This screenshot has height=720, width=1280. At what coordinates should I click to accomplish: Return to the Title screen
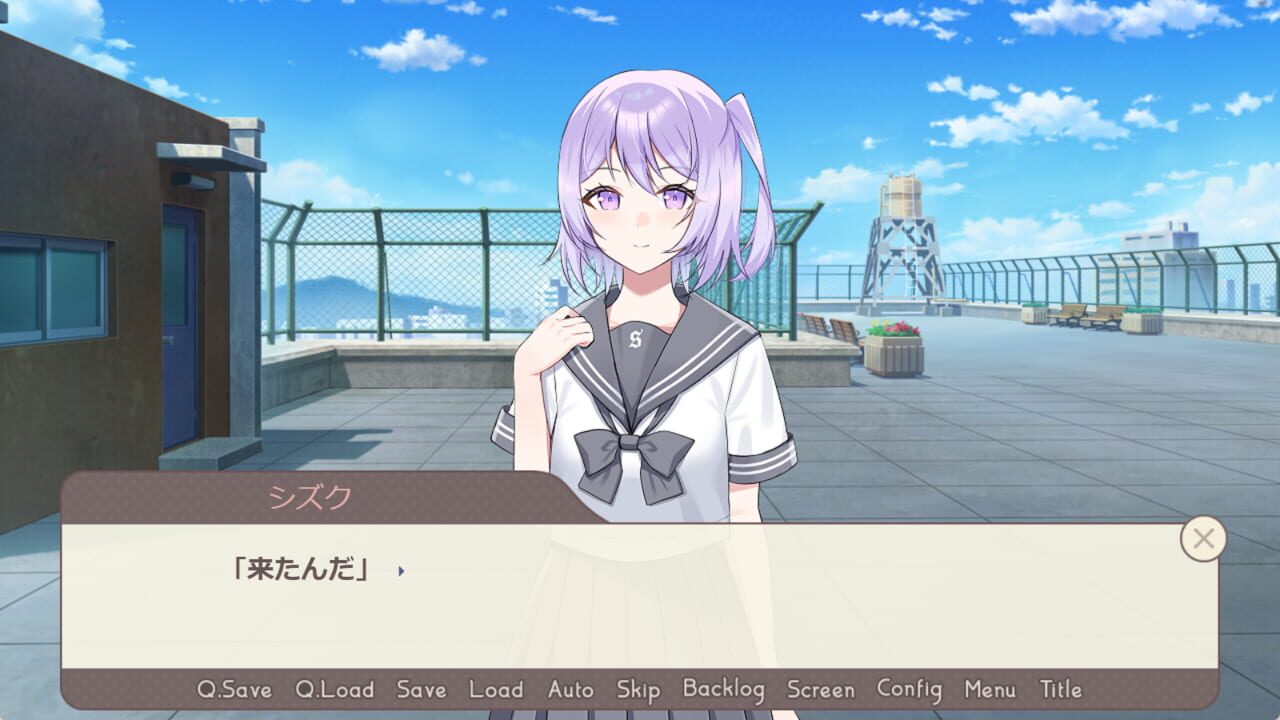point(1063,690)
